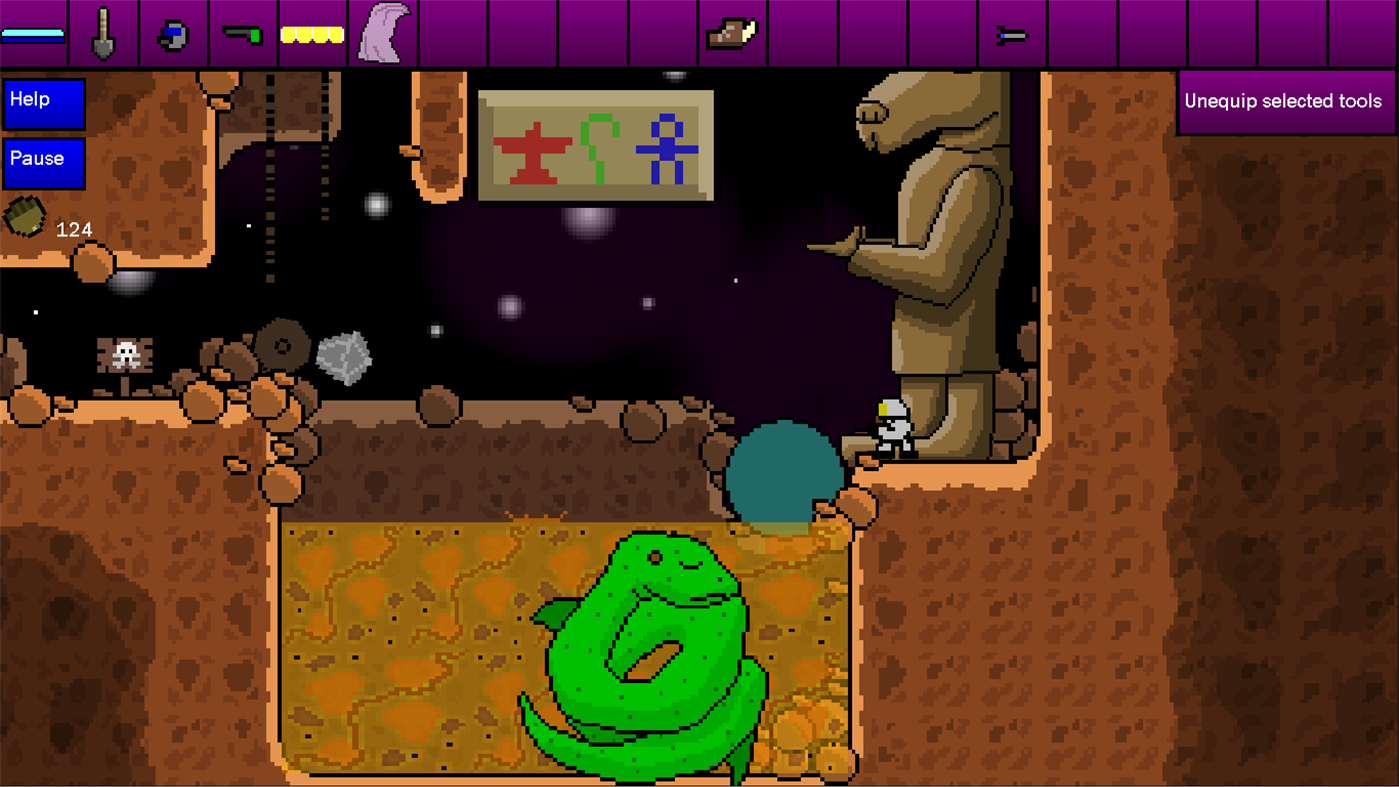1399x787 pixels.
Task: Select the purple cape equipment
Action: (383, 30)
